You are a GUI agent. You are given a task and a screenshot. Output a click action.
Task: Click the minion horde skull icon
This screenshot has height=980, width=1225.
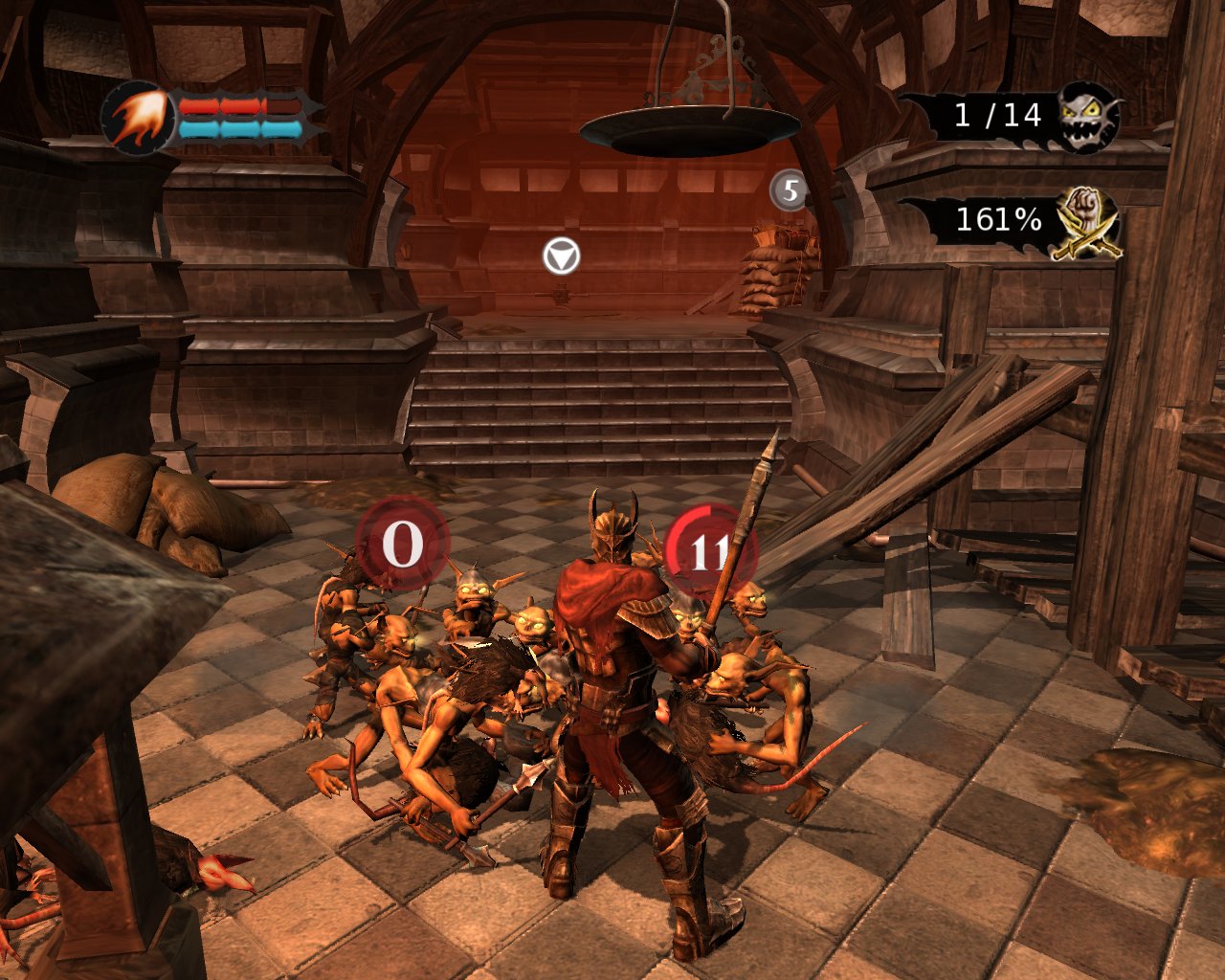coord(1088,117)
